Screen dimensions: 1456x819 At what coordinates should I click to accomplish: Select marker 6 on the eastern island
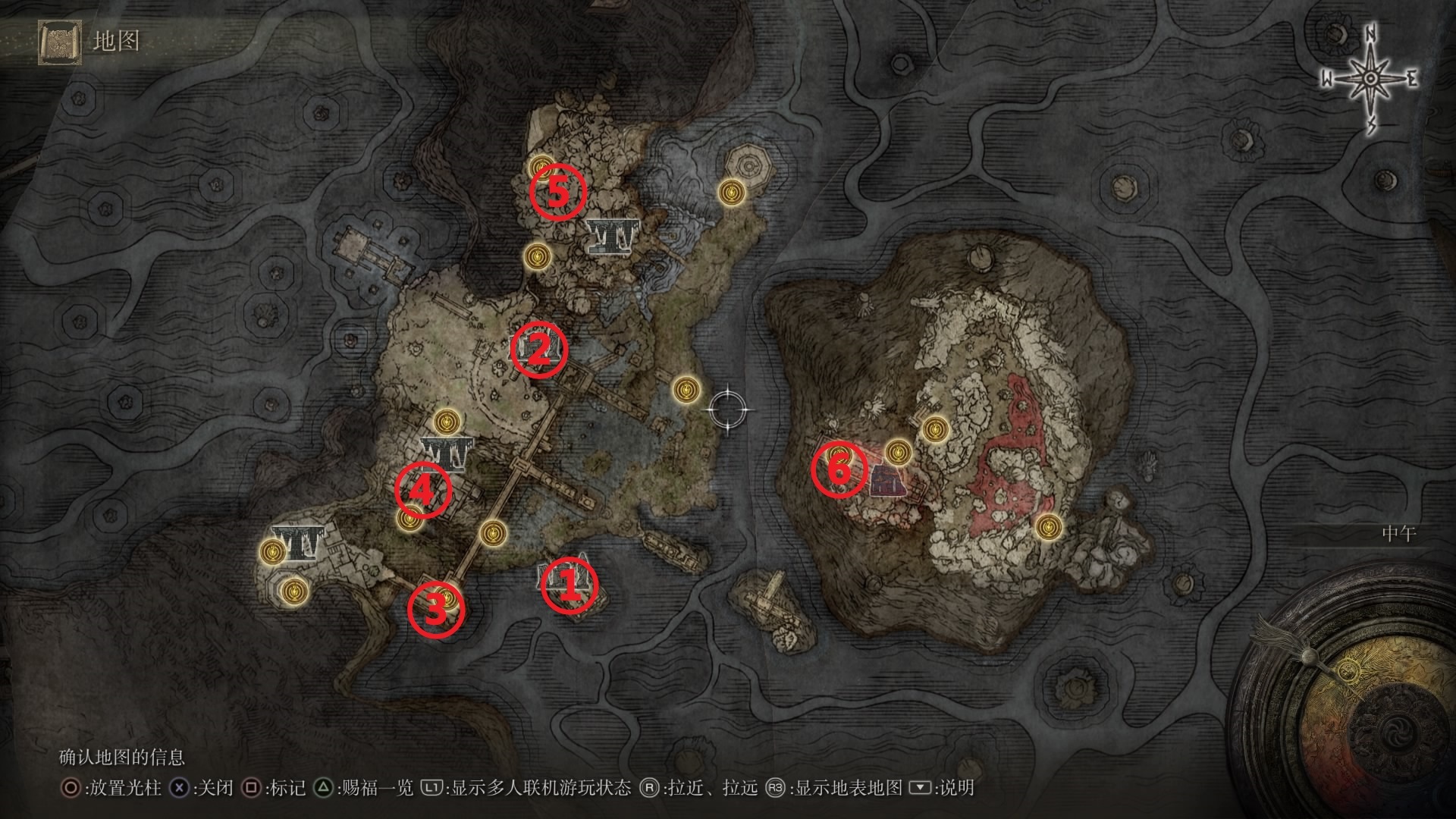(x=839, y=470)
